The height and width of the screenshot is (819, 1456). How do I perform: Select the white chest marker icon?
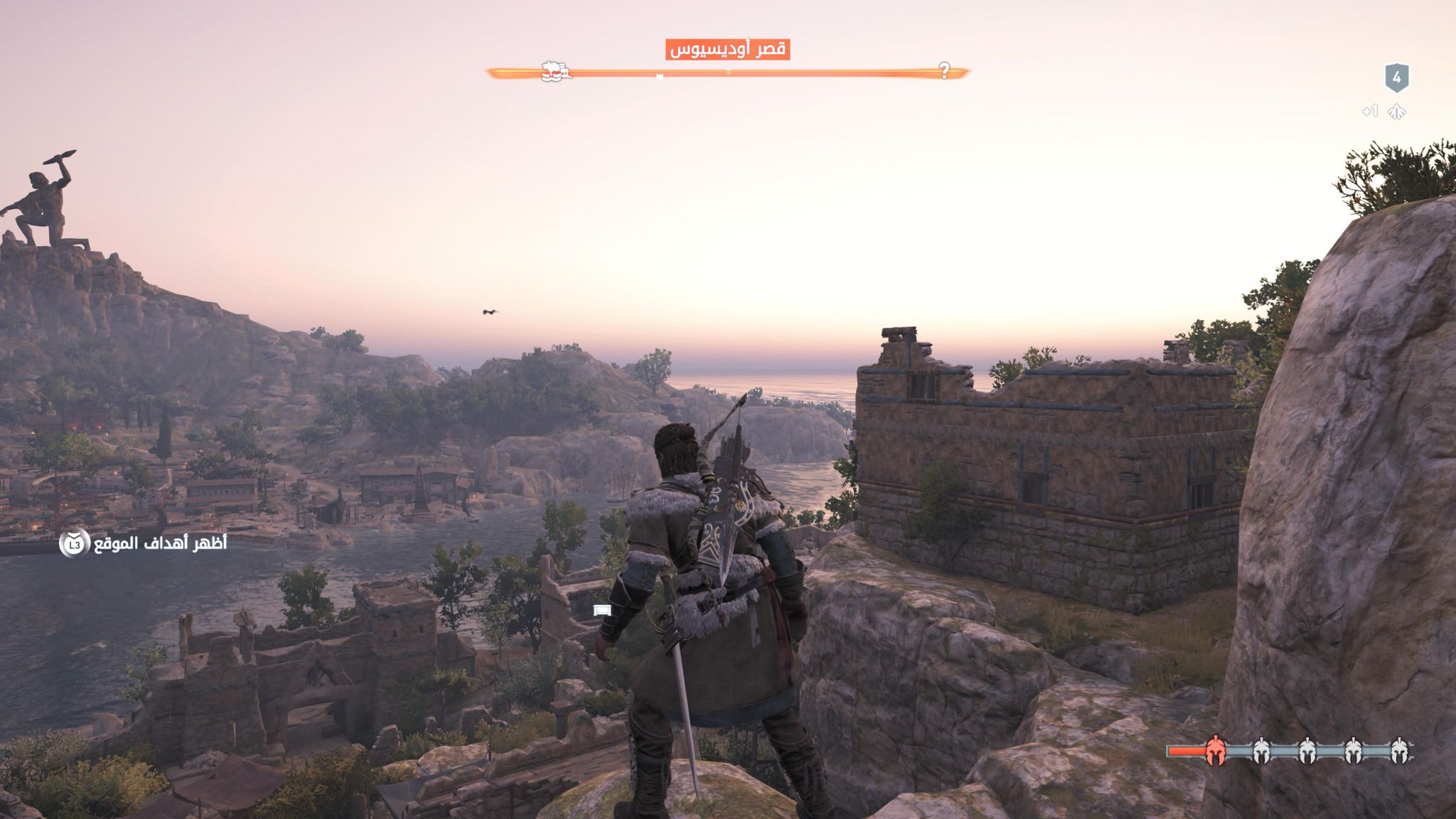pyautogui.click(x=602, y=610)
